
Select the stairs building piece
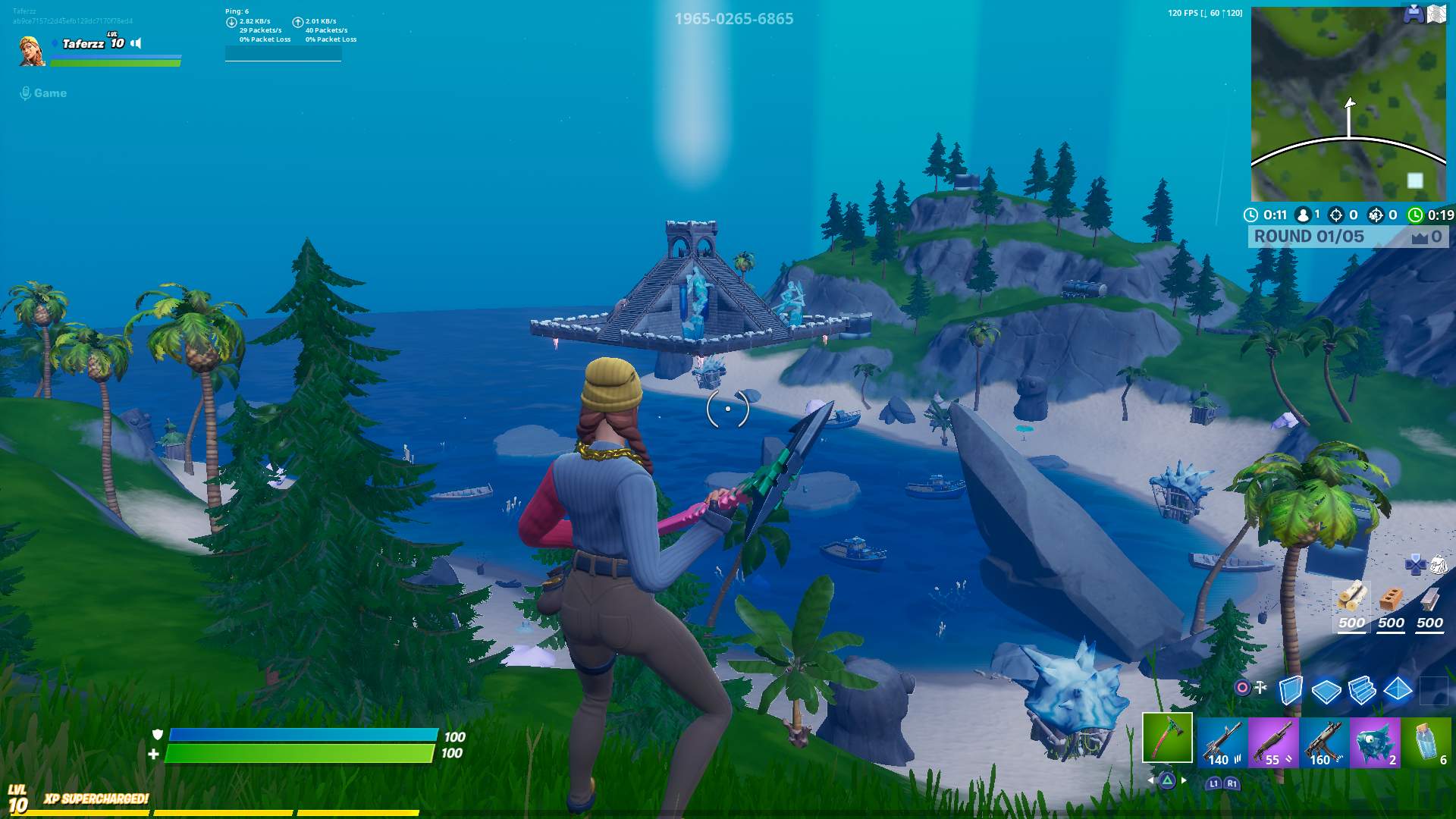1362,691
